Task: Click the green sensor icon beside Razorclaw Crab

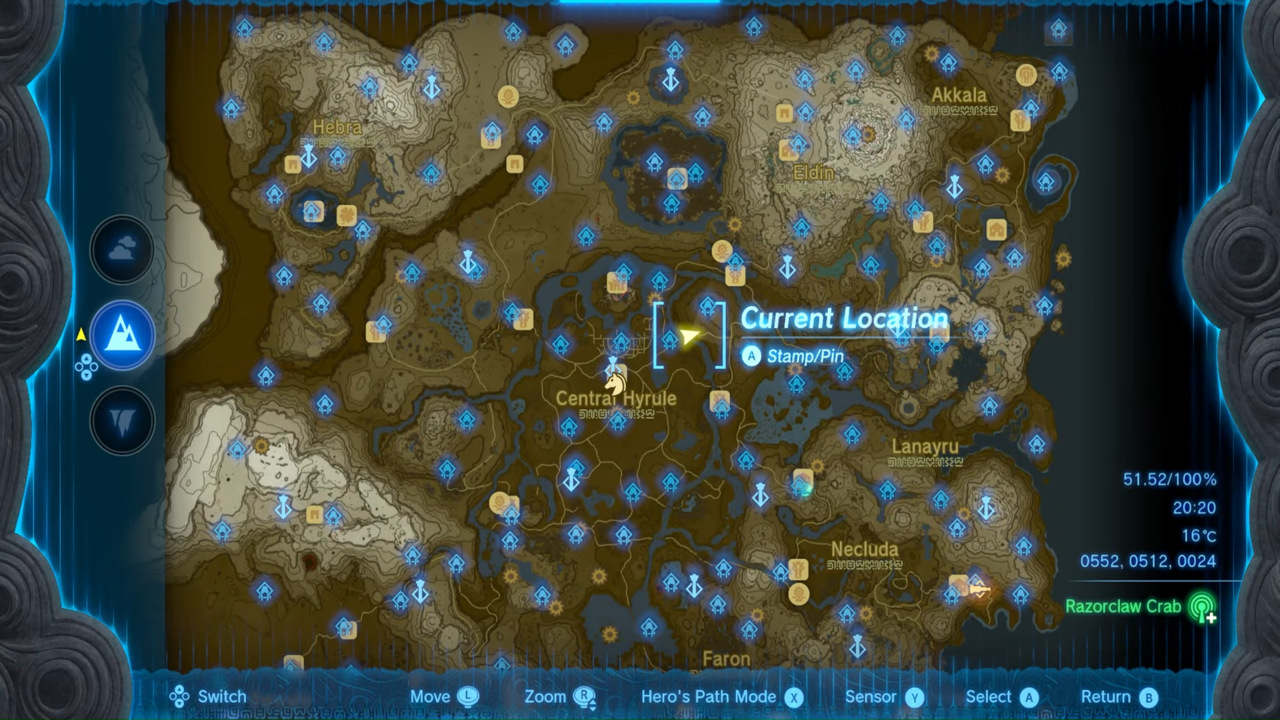Action: click(x=1204, y=607)
